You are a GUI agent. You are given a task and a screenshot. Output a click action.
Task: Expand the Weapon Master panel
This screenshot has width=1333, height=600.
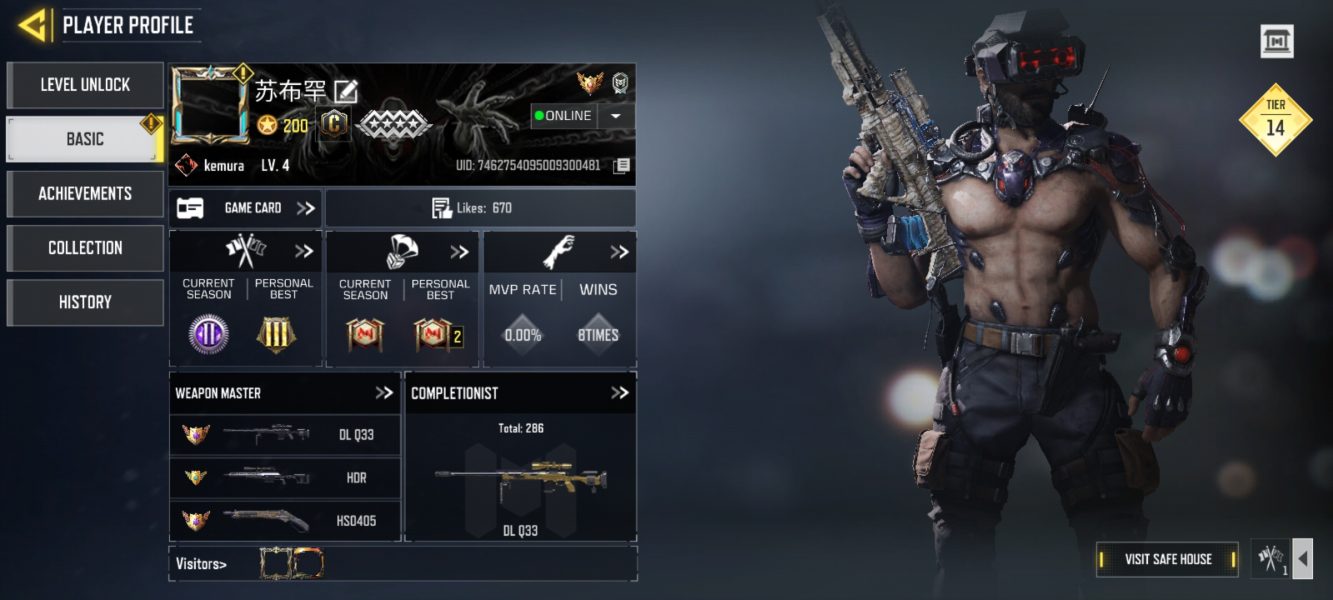click(x=384, y=393)
